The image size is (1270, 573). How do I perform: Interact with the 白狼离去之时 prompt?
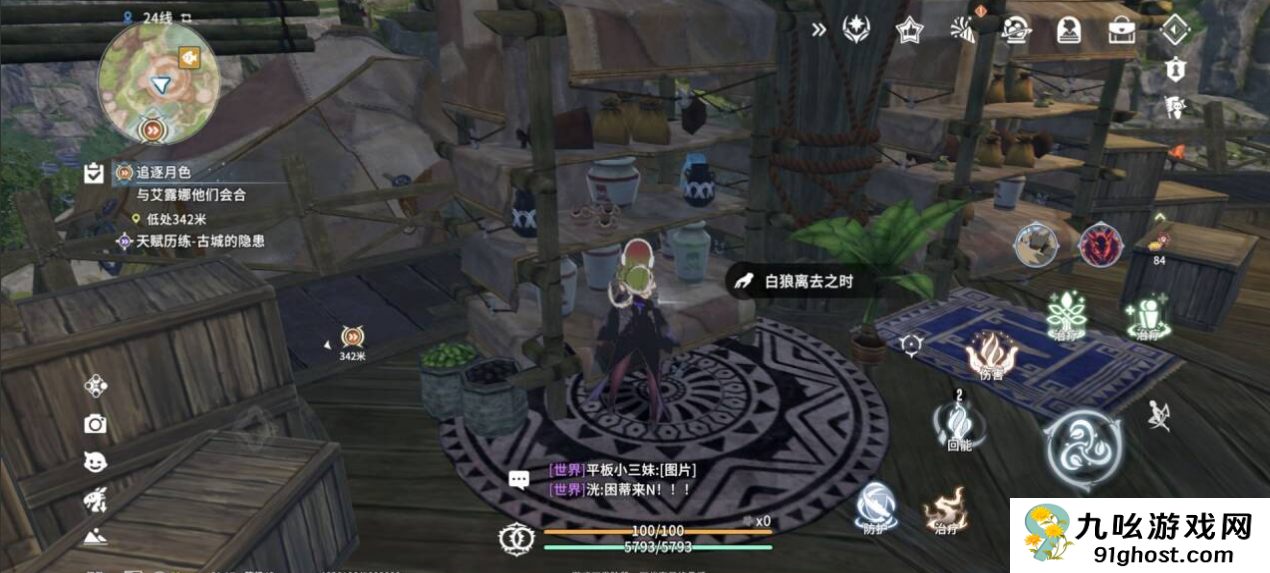click(x=792, y=282)
